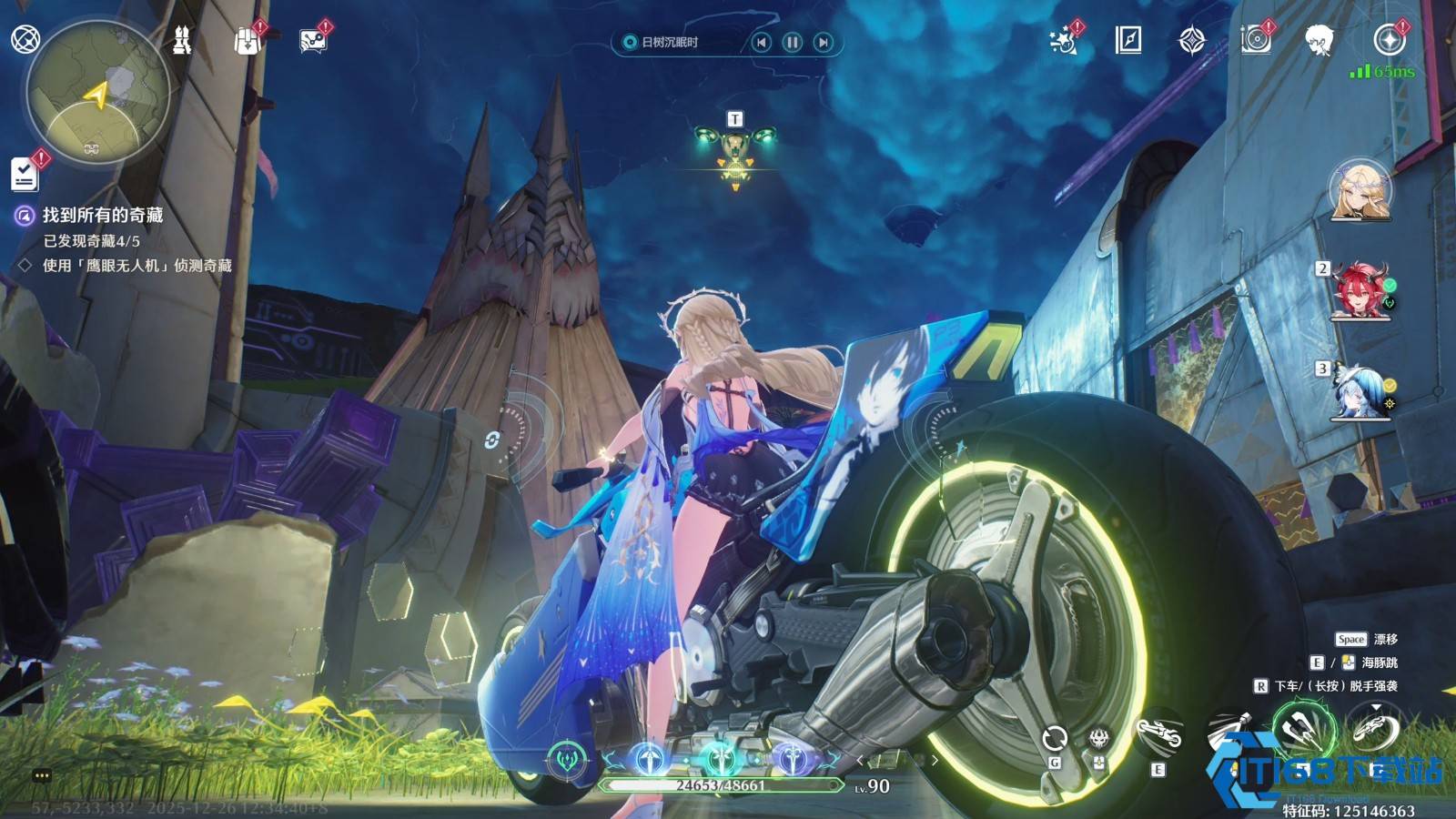This screenshot has height=819, width=1456.
Task: Switch to blue-haired party member in slot 3
Action: pyautogui.click(x=1360, y=393)
